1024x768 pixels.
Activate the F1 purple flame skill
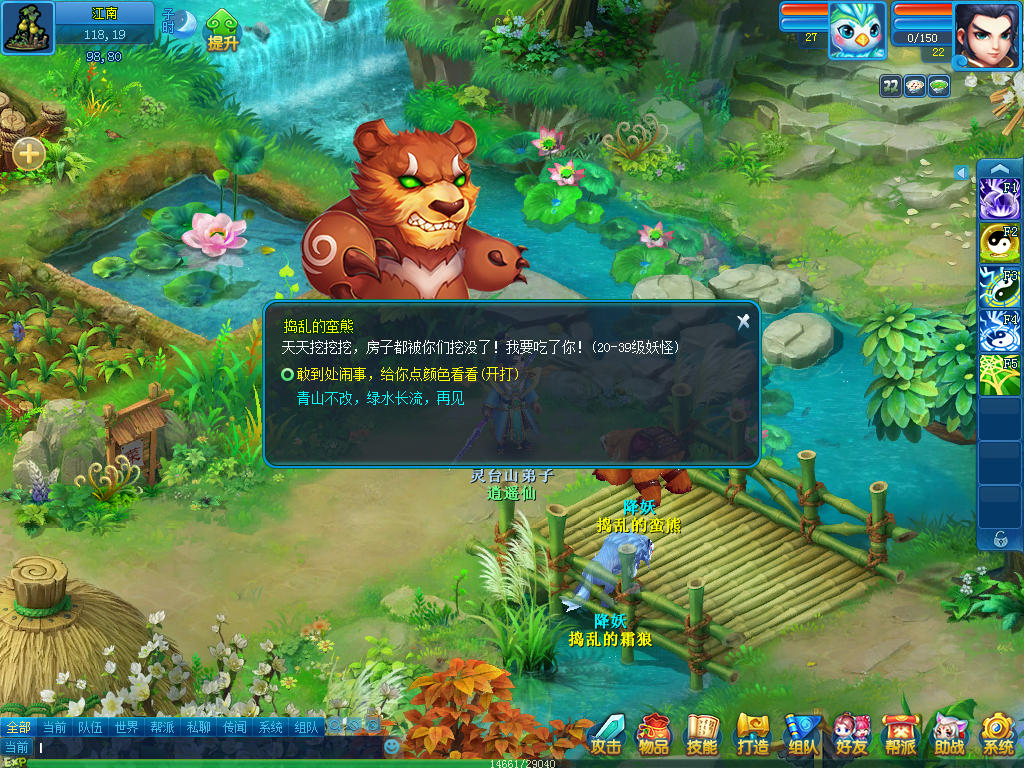[998, 199]
